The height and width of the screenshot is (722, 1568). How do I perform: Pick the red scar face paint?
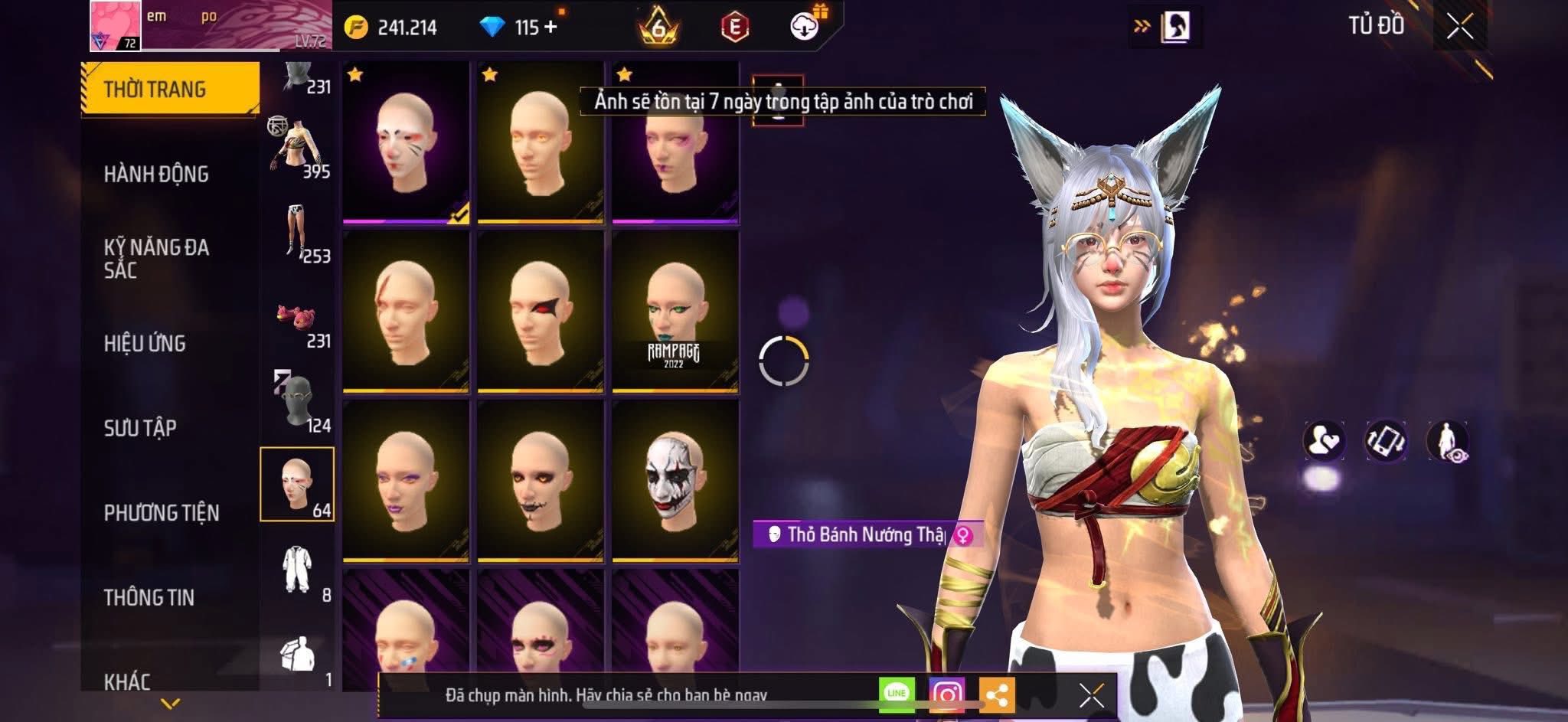(x=405, y=312)
